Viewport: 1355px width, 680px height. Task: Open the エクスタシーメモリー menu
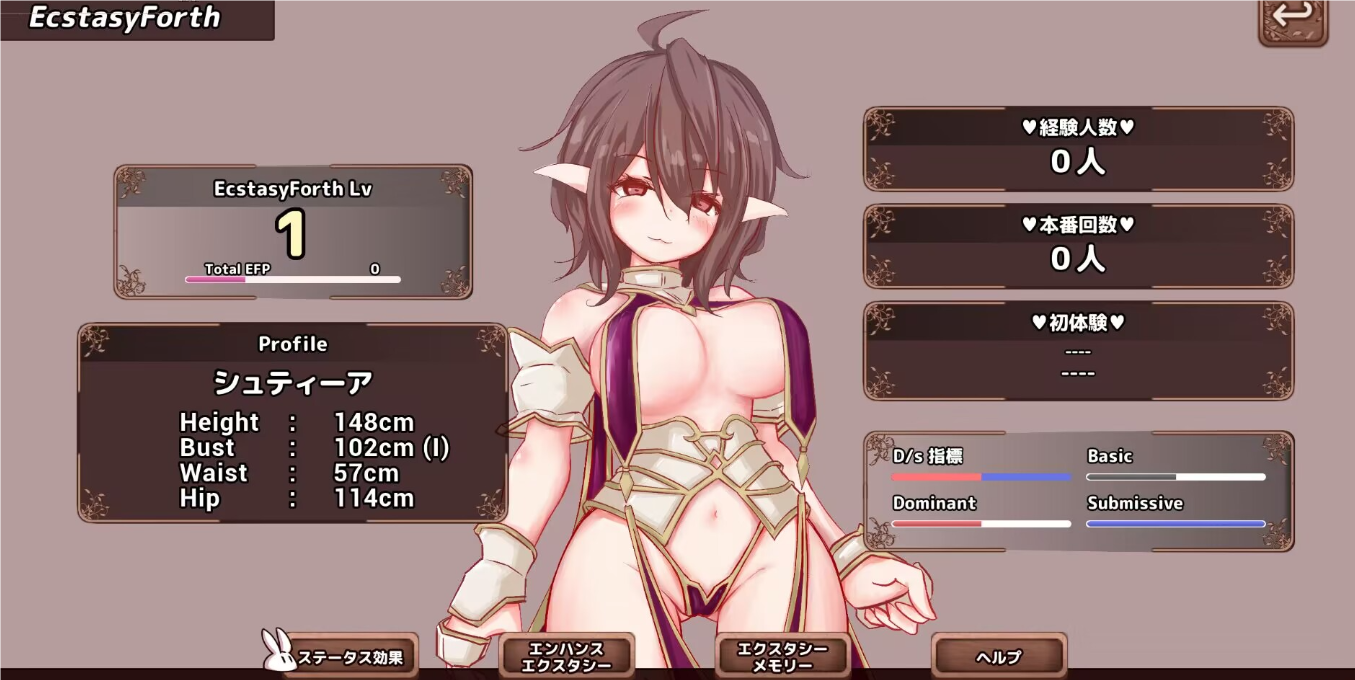(x=783, y=656)
